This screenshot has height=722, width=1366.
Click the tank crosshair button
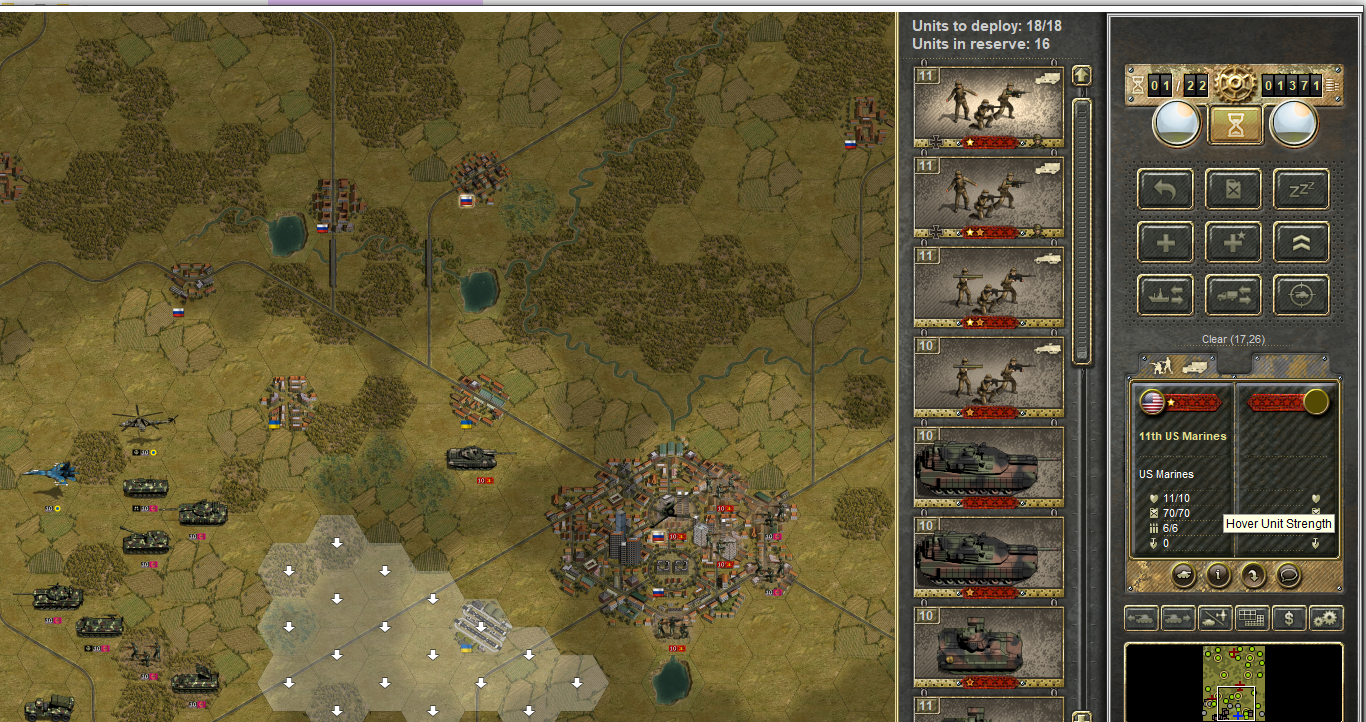click(x=1301, y=295)
